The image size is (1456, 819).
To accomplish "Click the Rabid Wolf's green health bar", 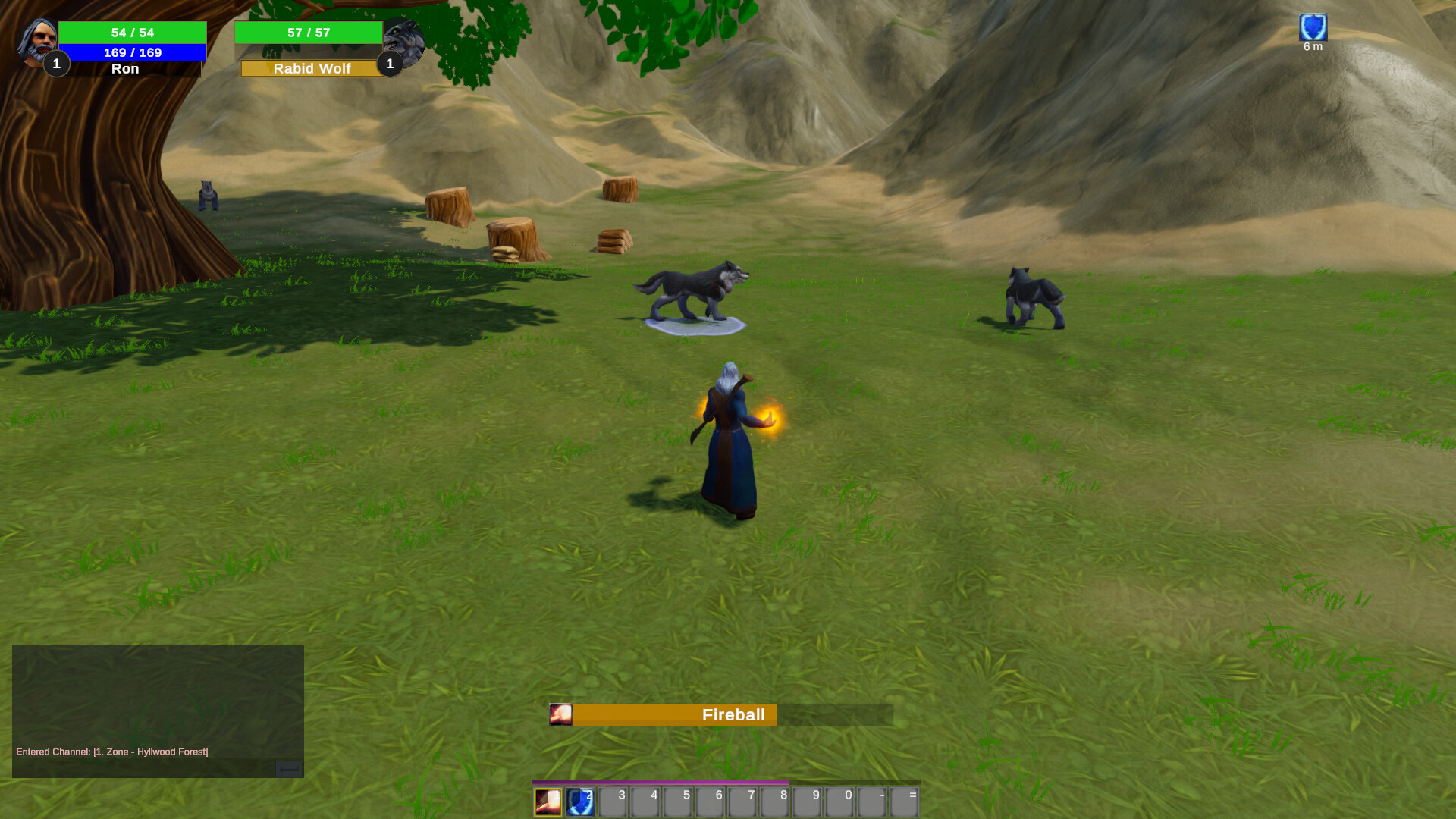I will point(309,33).
